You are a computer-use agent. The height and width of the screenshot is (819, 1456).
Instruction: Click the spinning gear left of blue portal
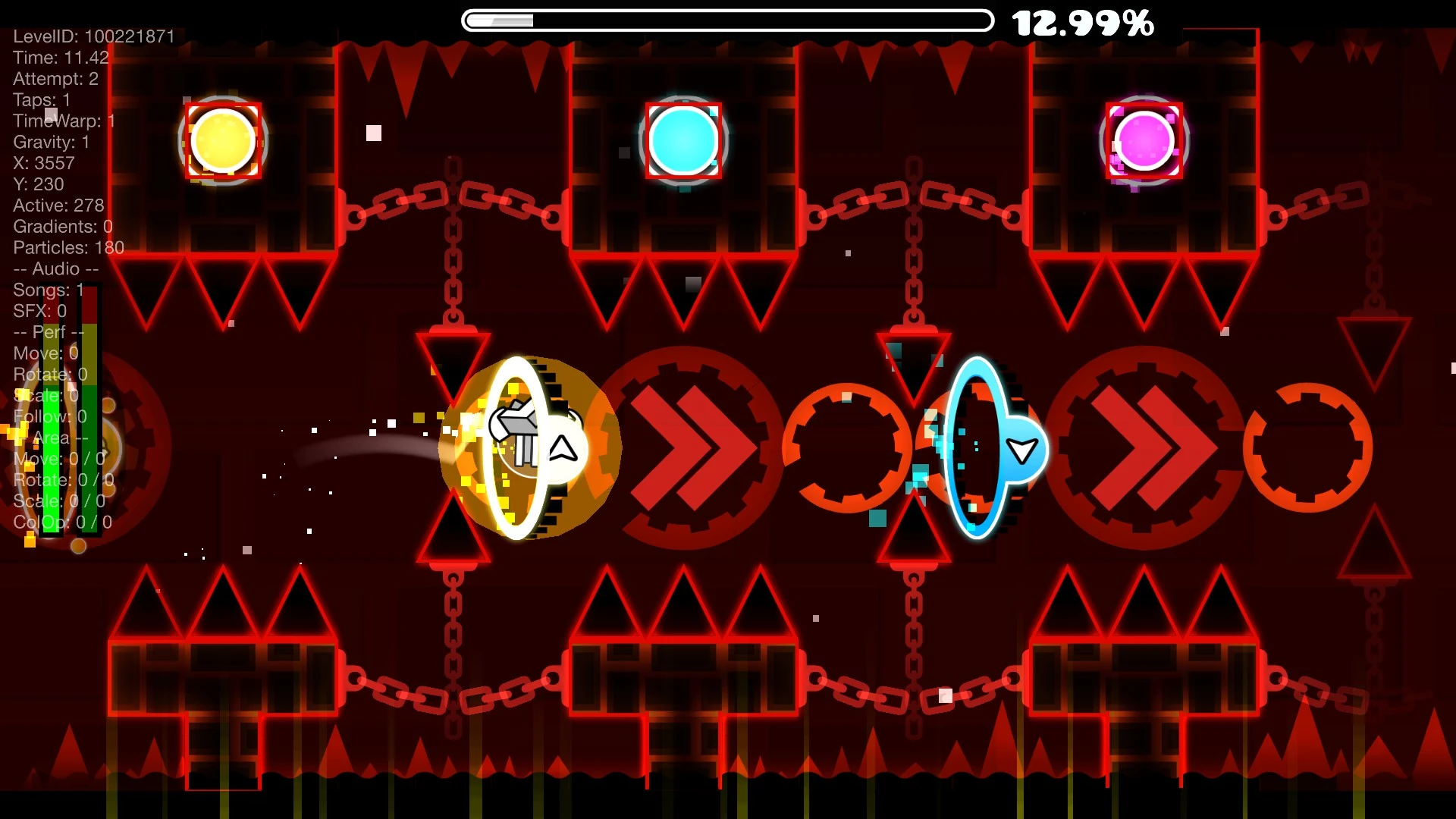coord(847,449)
